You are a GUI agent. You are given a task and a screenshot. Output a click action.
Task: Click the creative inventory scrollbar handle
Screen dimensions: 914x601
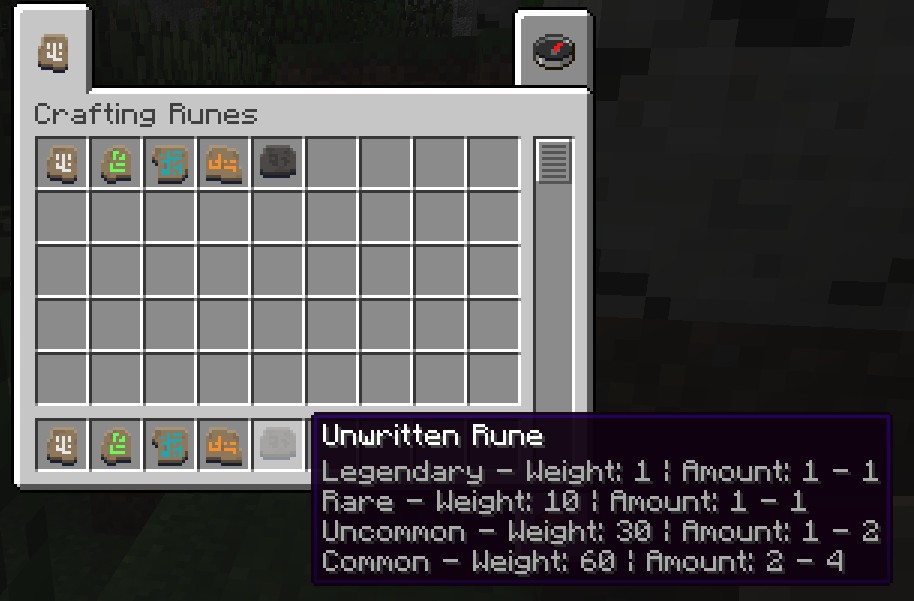554,162
